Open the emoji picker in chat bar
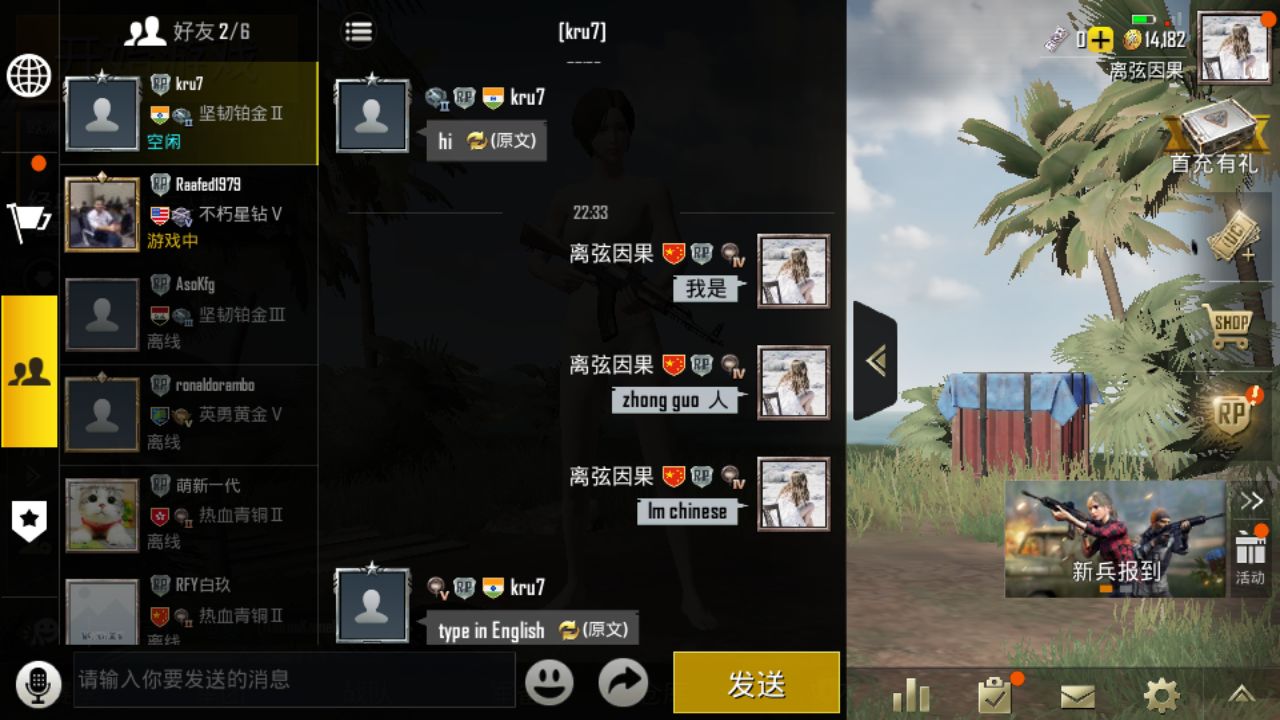Image resolution: width=1280 pixels, height=720 pixels. coord(549,683)
